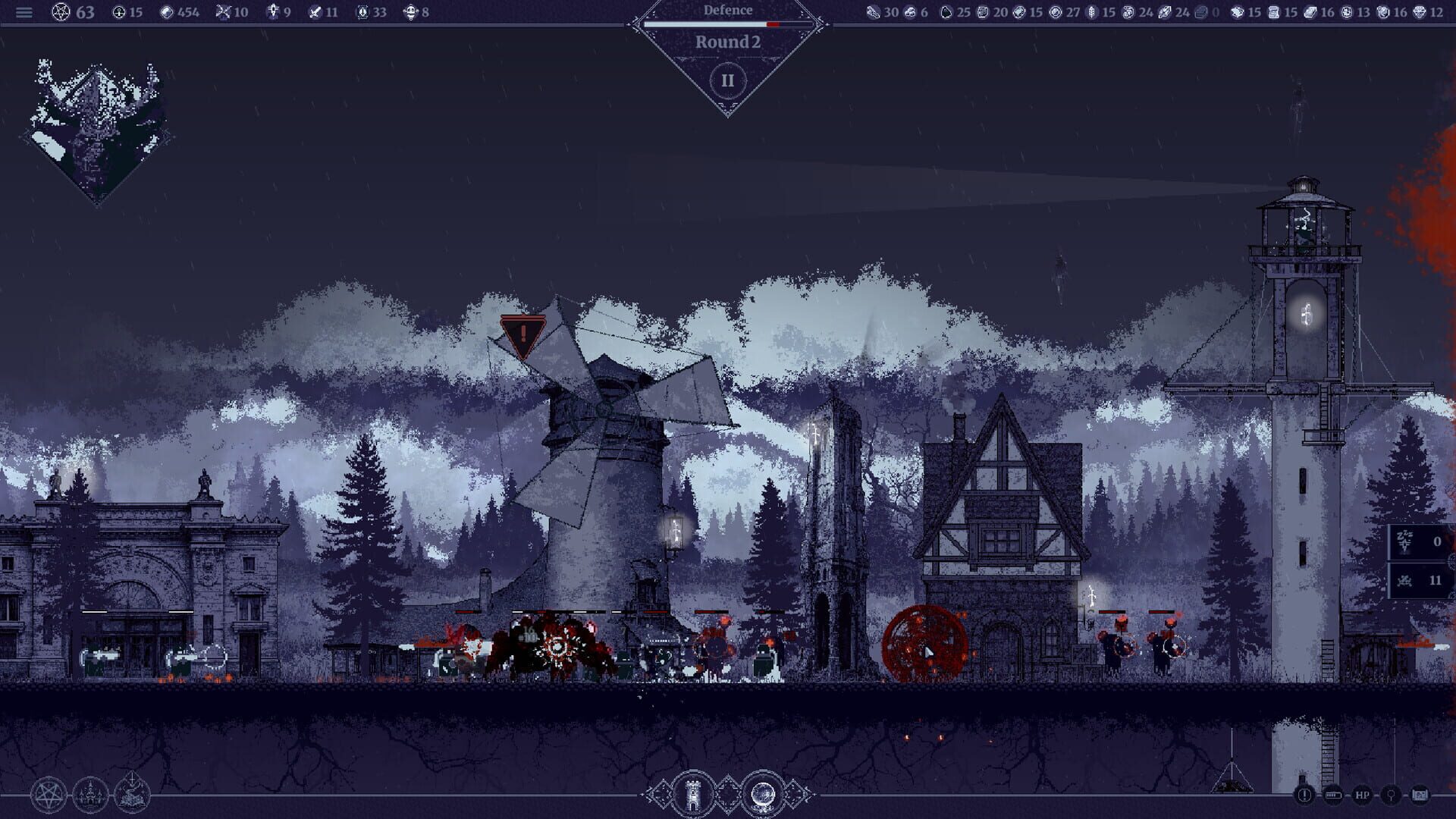Click the wheat resource icon showing 15
Image resolution: width=1456 pixels, height=819 pixels.
pyautogui.click(x=1091, y=12)
